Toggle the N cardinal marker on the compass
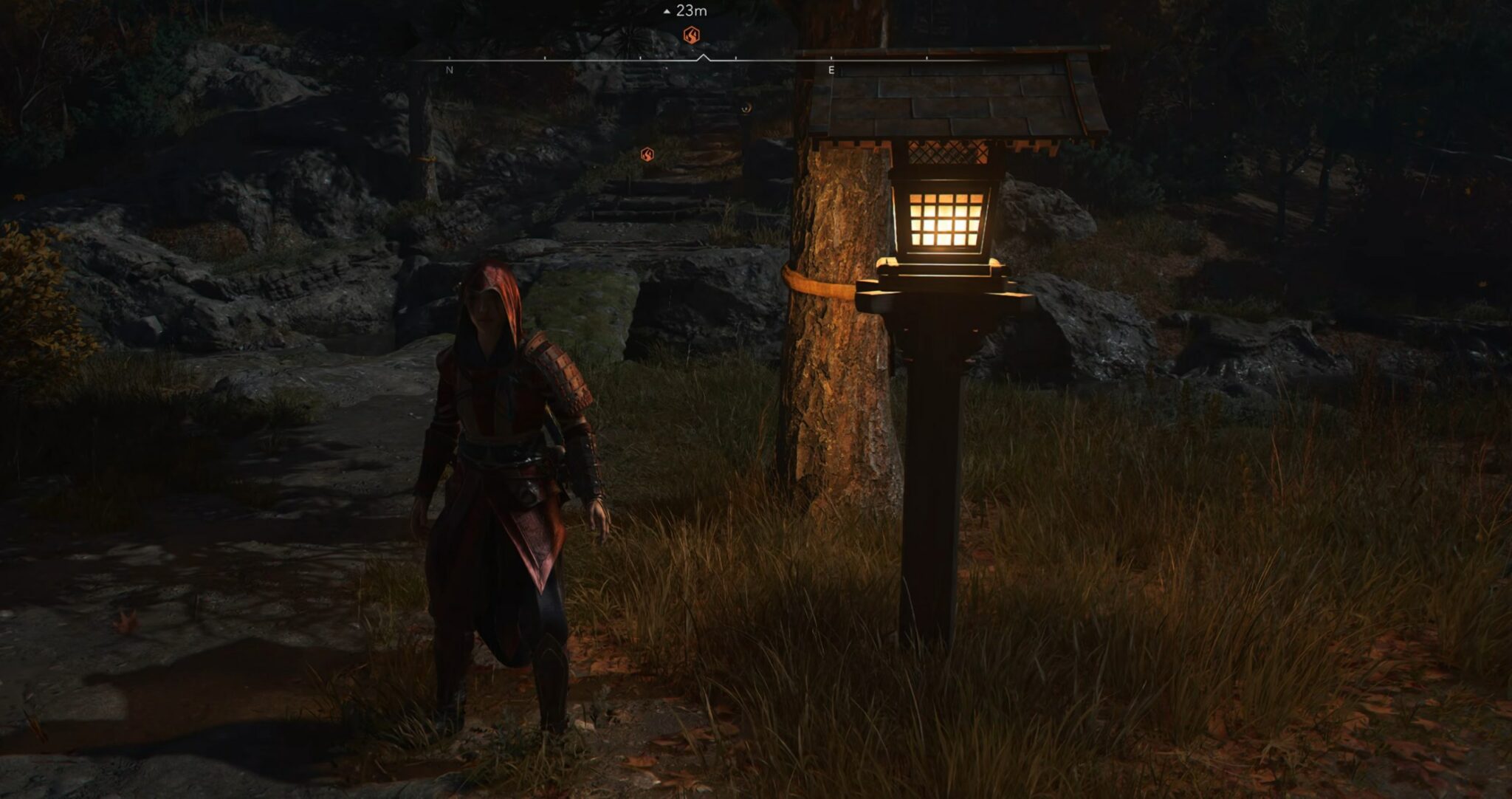The height and width of the screenshot is (799, 1512). click(x=449, y=69)
